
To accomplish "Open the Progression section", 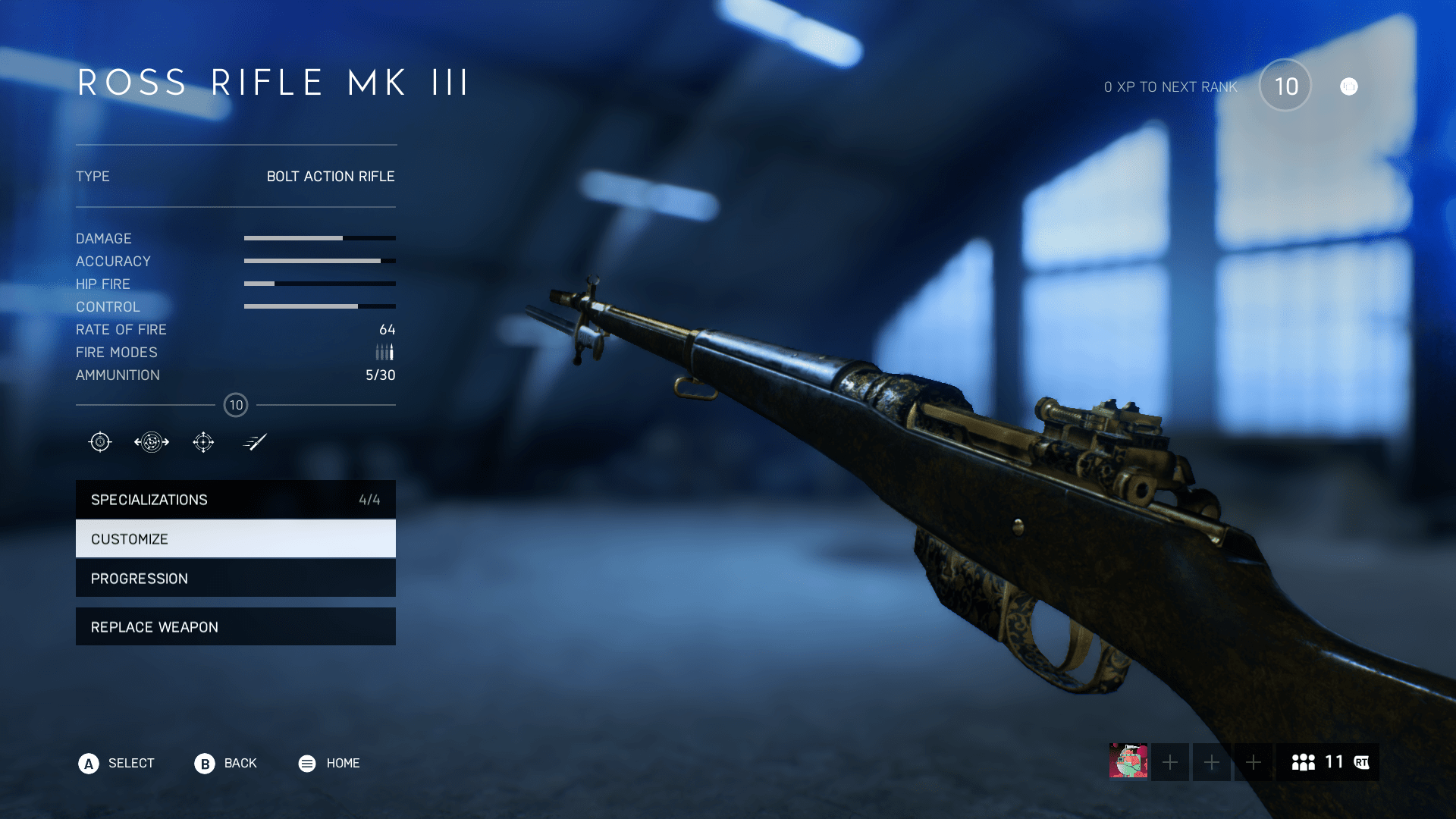I will [235, 578].
